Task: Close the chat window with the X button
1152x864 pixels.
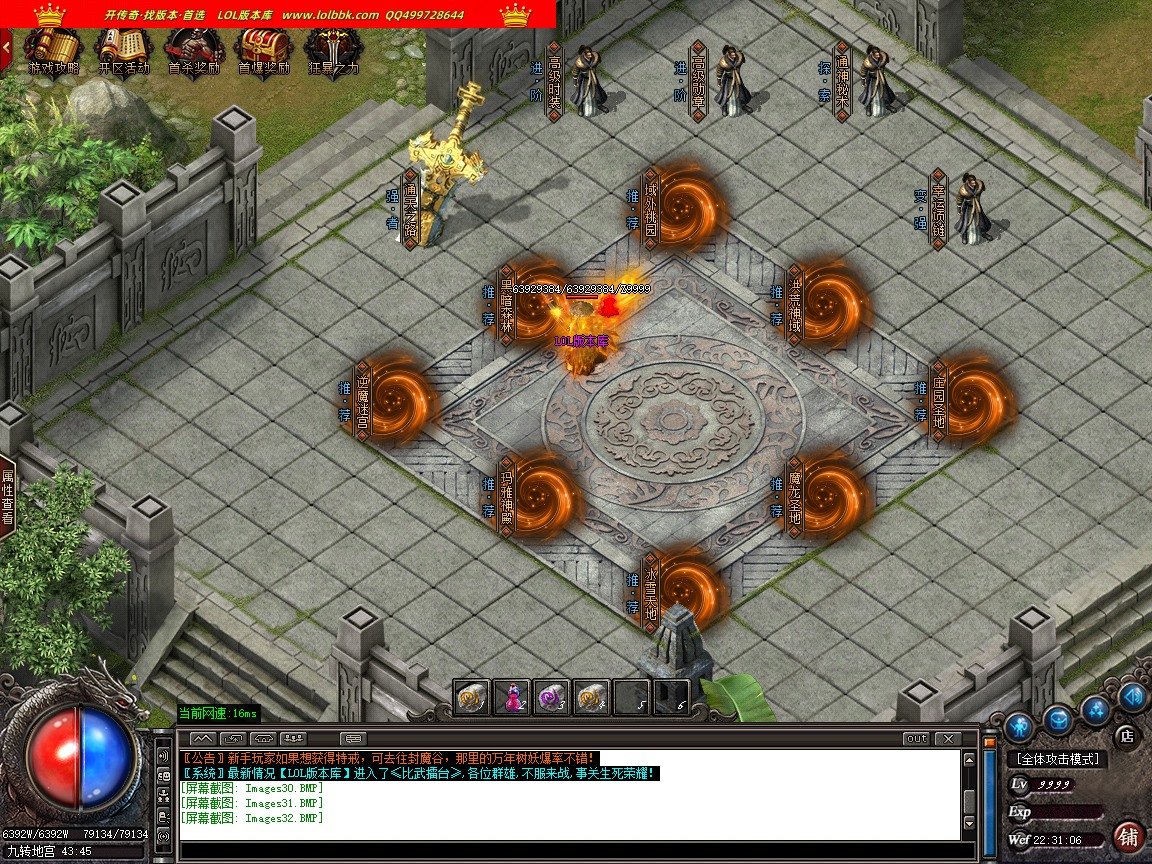Action: pyautogui.click(x=946, y=739)
